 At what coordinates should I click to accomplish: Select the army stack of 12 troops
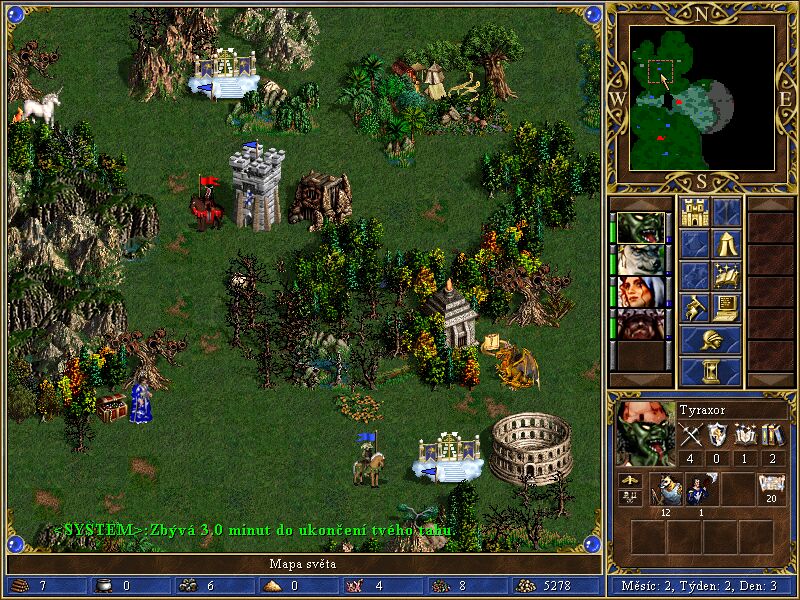[x=667, y=489]
